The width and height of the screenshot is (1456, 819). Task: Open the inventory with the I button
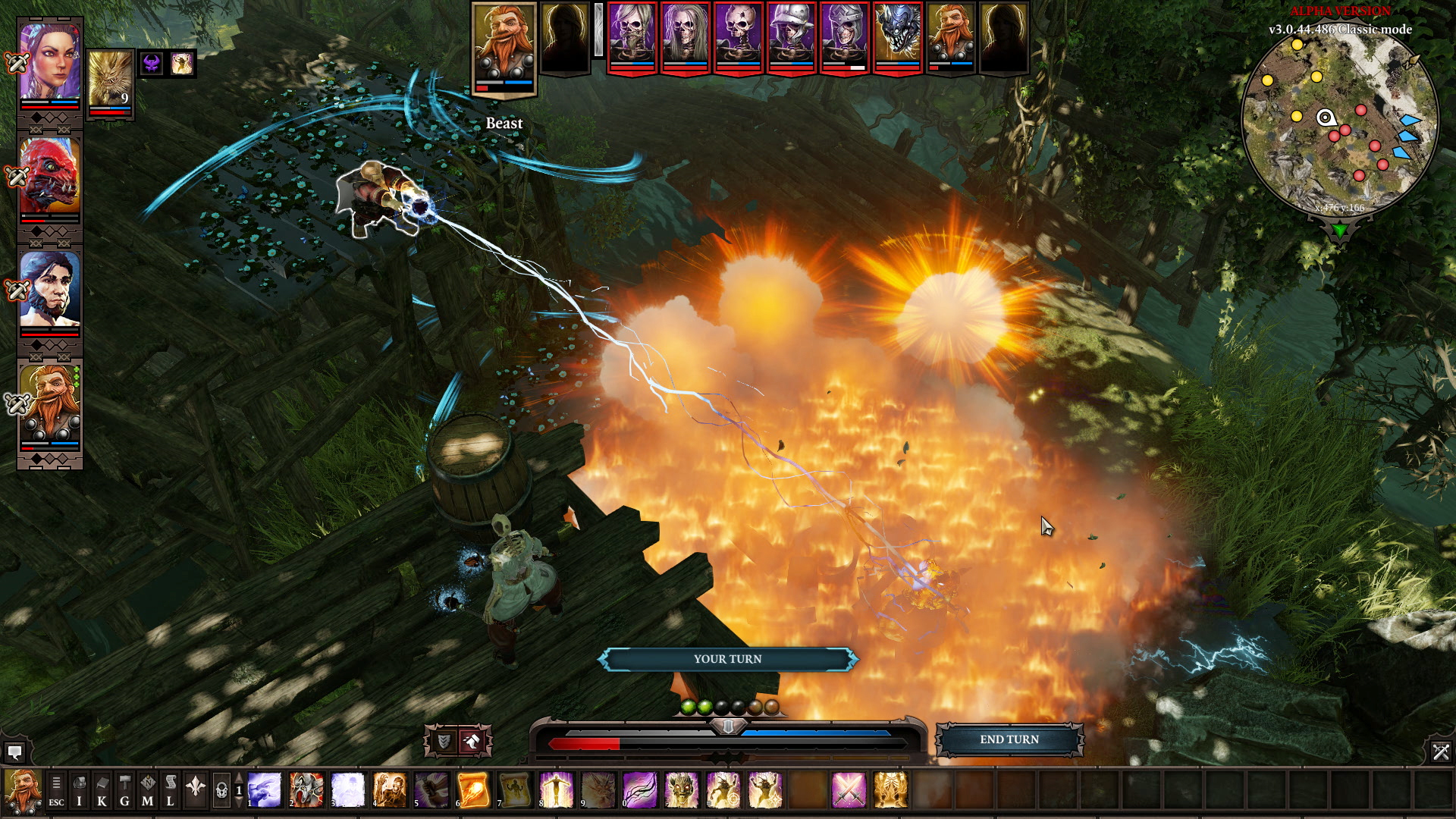pos(79,791)
